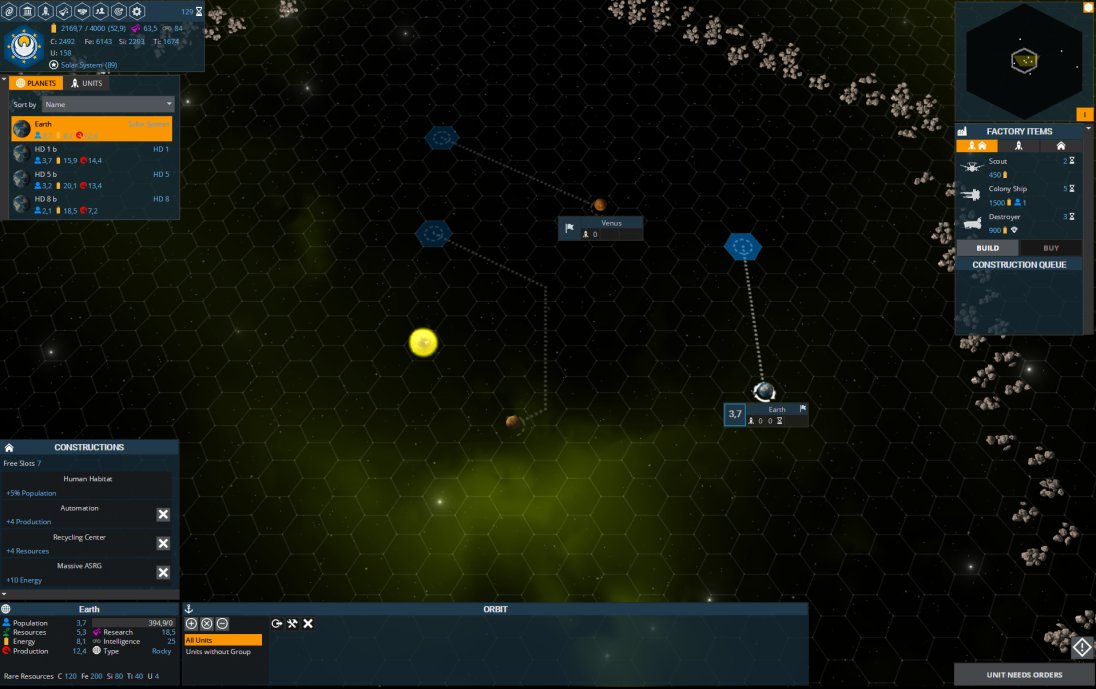Click the Build button
This screenshot has width=1096, height=689.
(x=987, y=248)
